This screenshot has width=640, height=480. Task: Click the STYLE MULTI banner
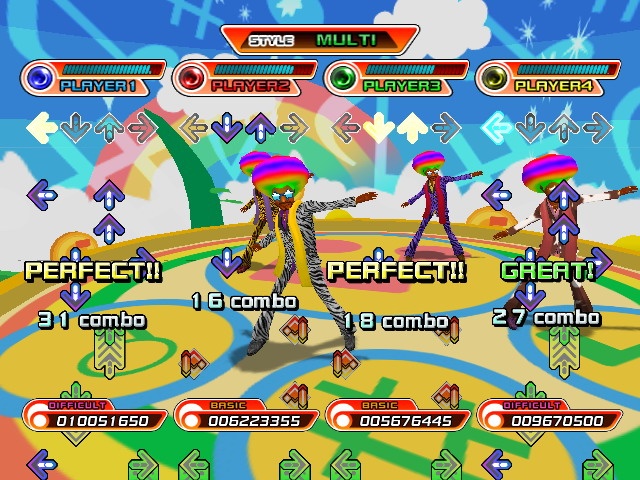coord(319,40)
